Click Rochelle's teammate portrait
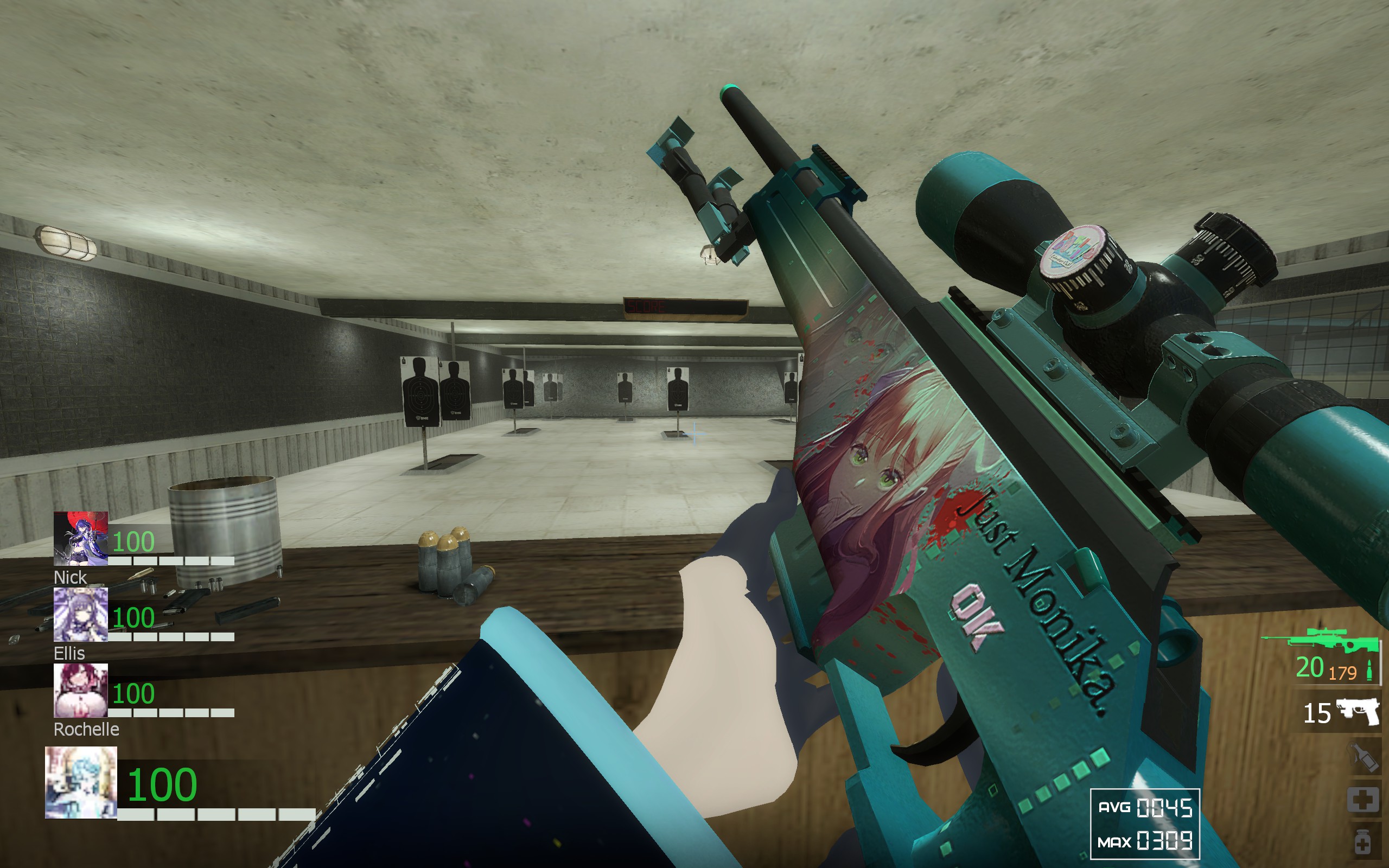1389x868 pixels. tap(80, 690)
